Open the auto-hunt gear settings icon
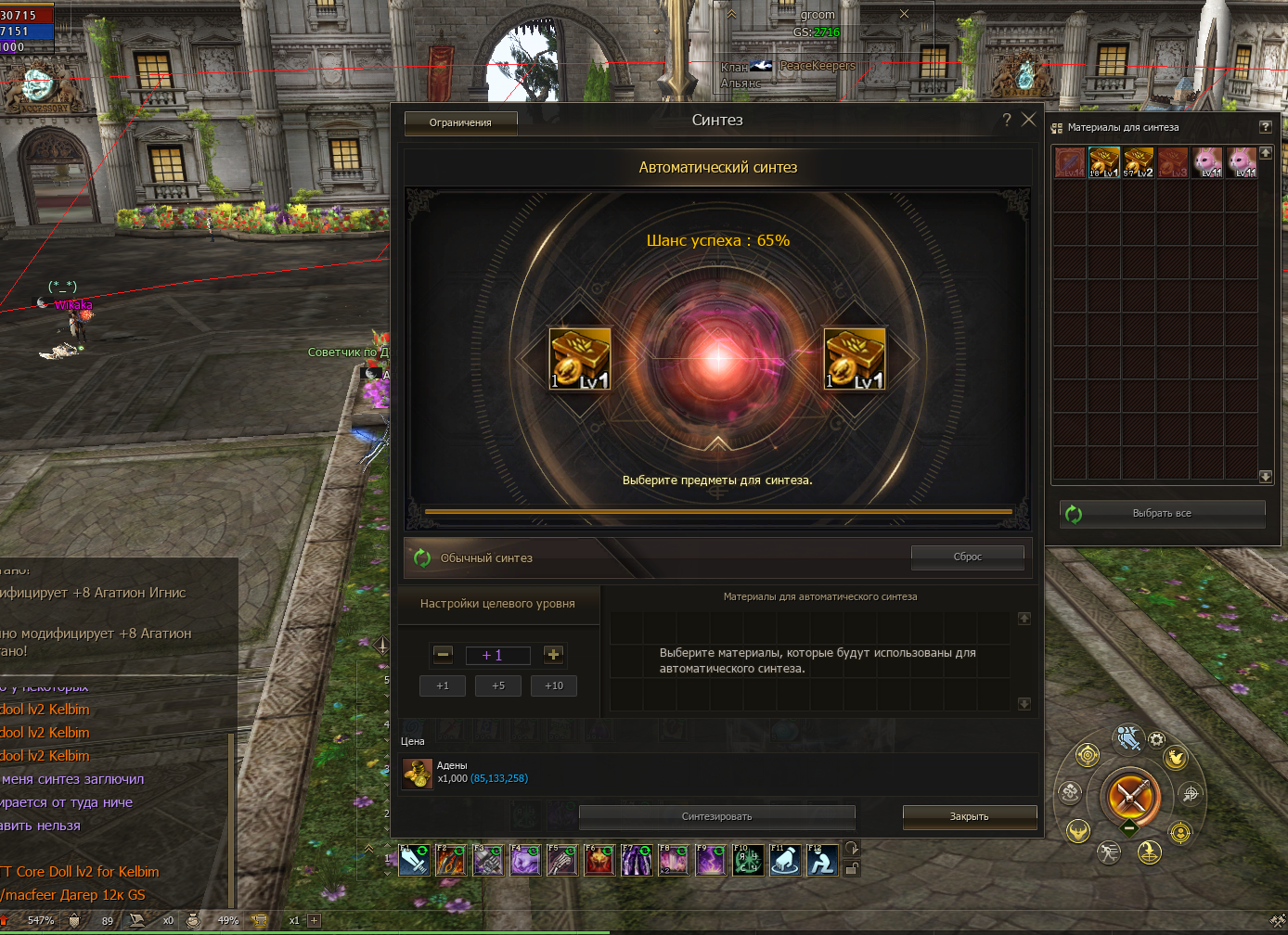The image size is (1288, 935). (1156, 739)
